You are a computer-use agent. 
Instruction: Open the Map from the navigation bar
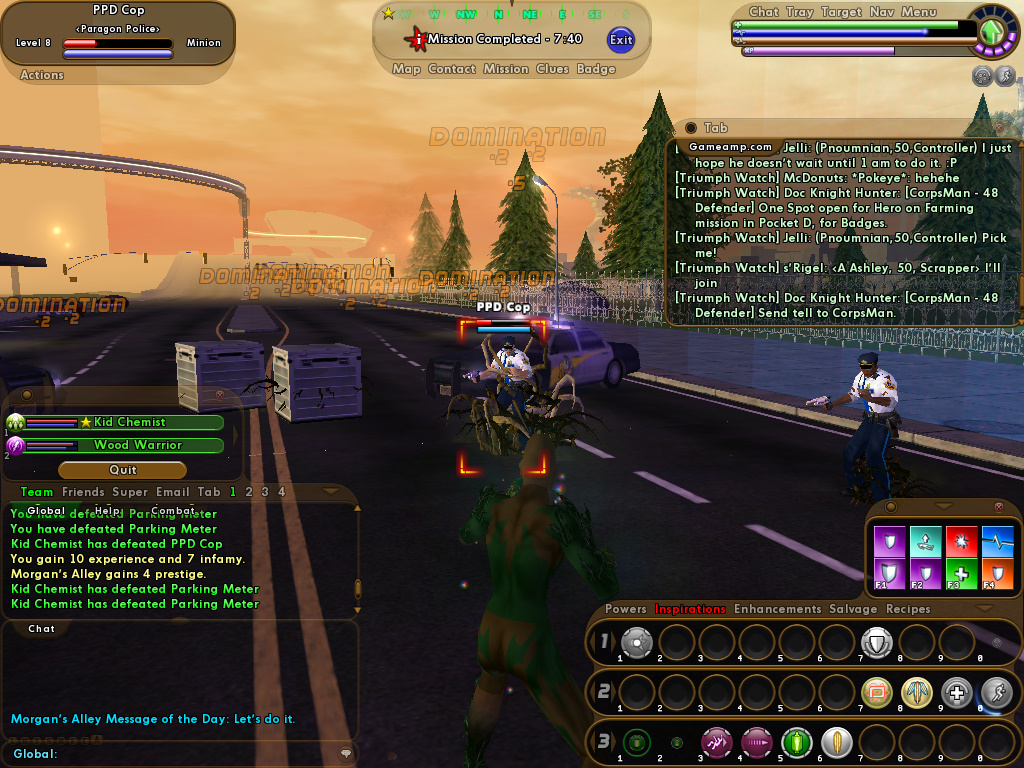click(x=406, y=69)
